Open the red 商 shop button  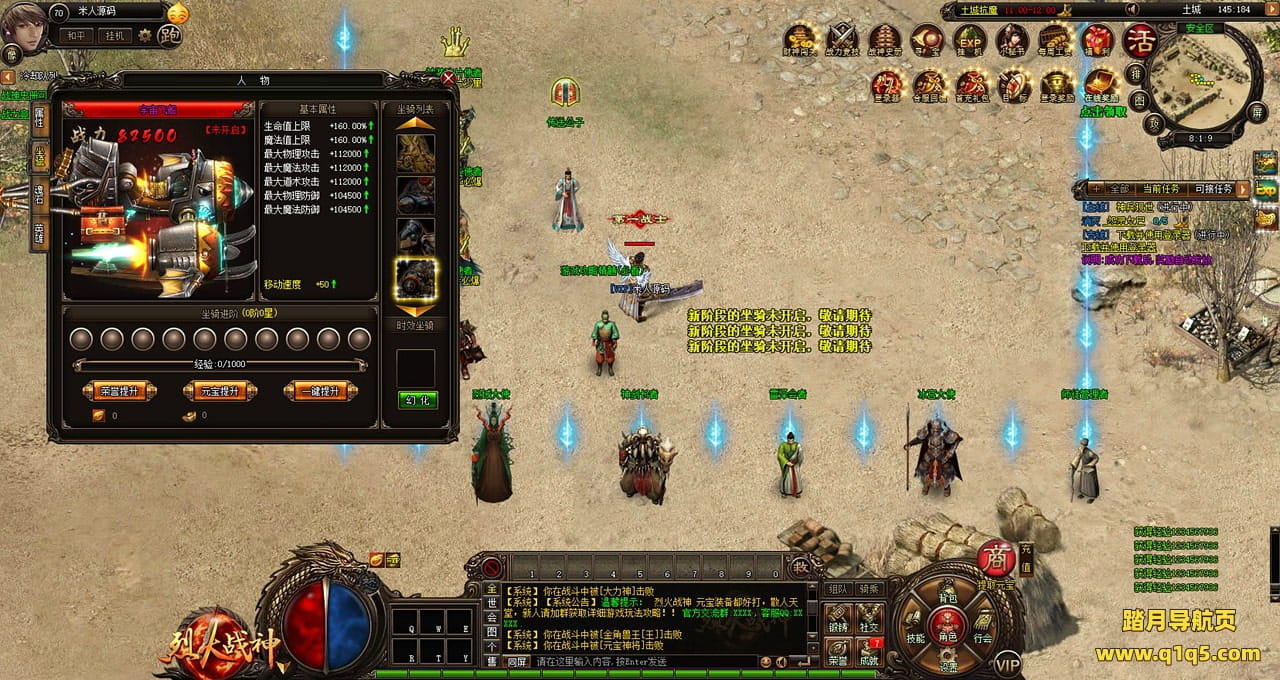[x=996, y=558]
